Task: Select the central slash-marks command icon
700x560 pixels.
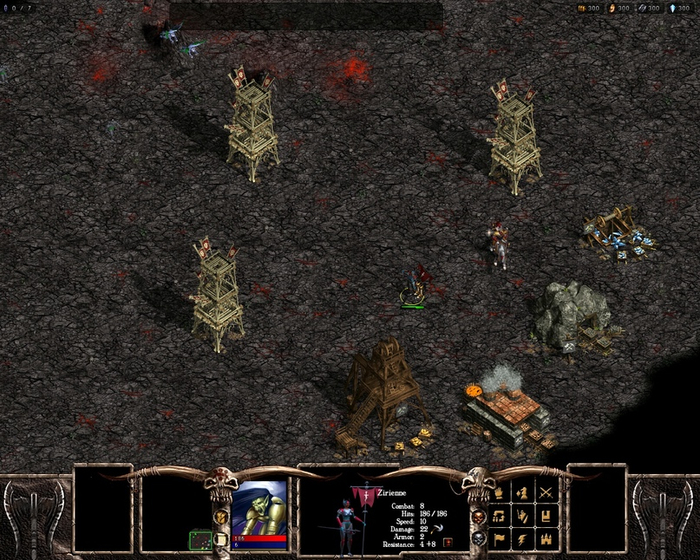Action: (x=522, y=516)
